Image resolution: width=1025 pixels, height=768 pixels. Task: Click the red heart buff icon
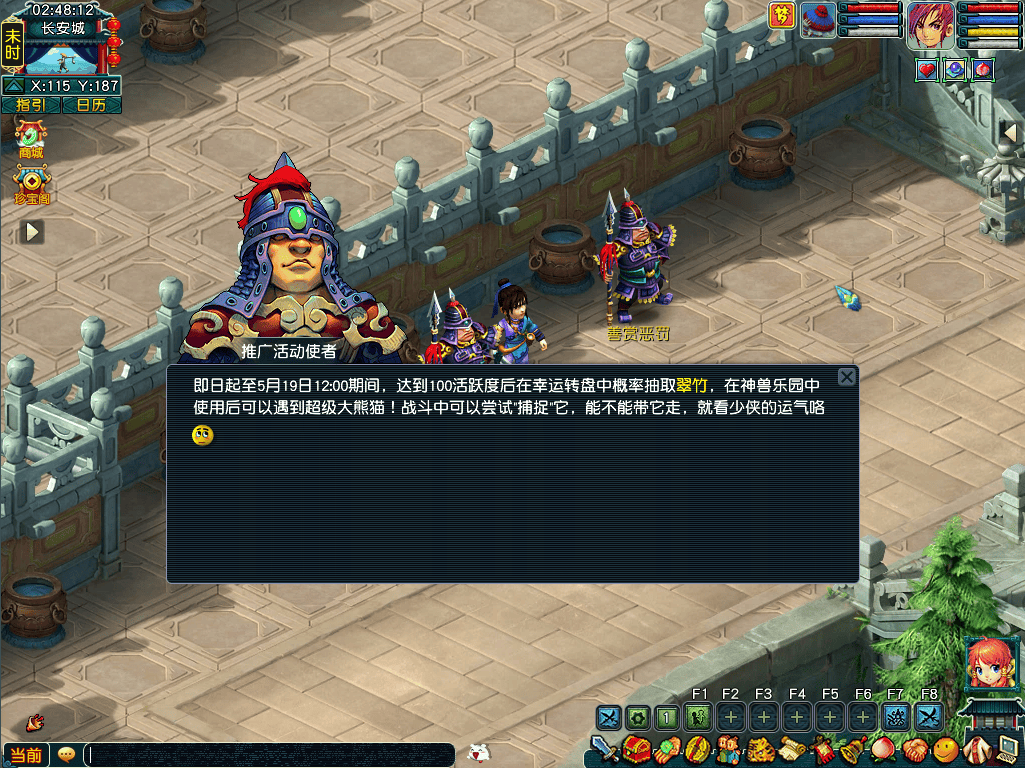[926, 69]
